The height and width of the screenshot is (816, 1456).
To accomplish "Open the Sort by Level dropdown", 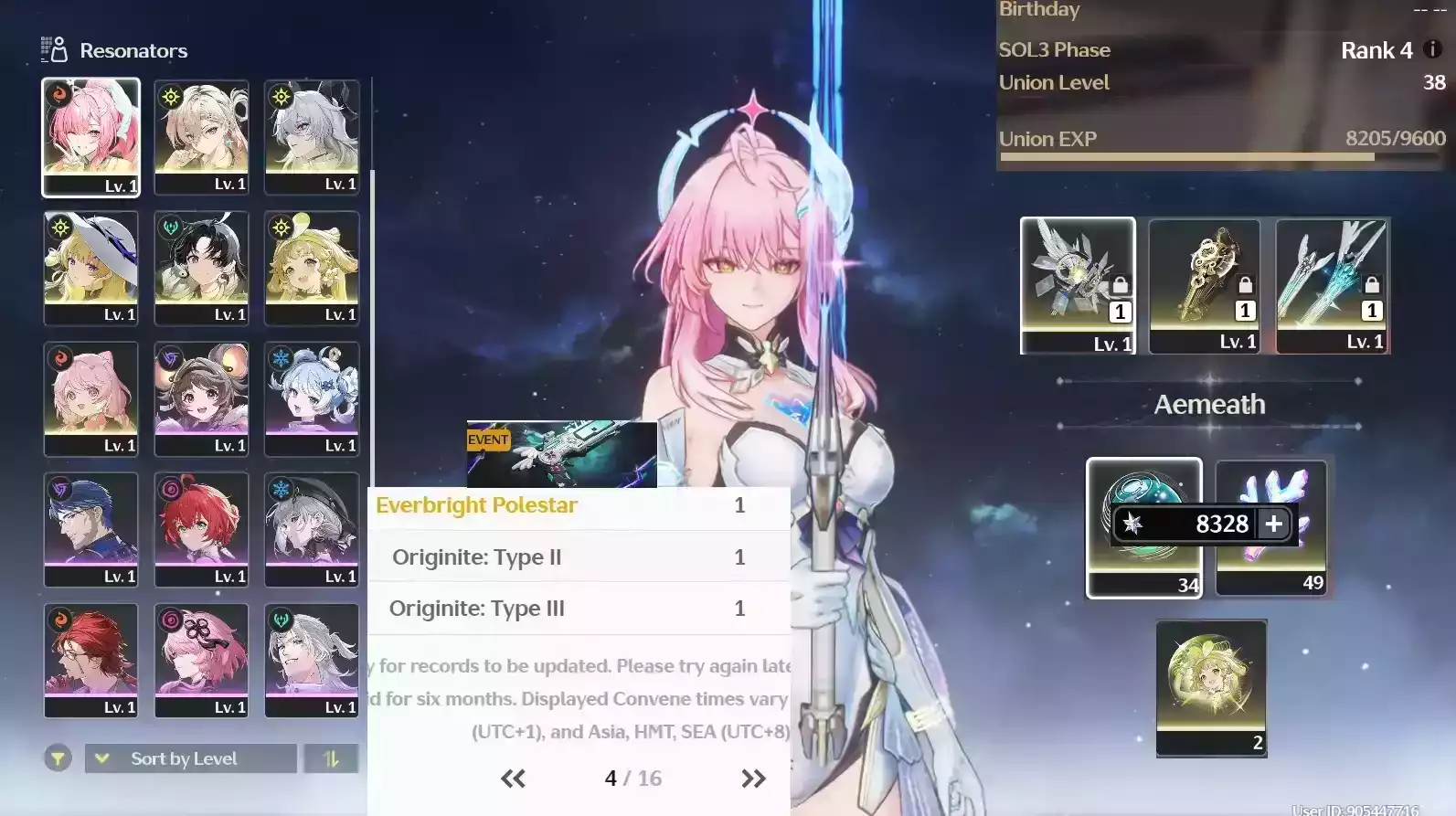I will click(x=189, y=758).
